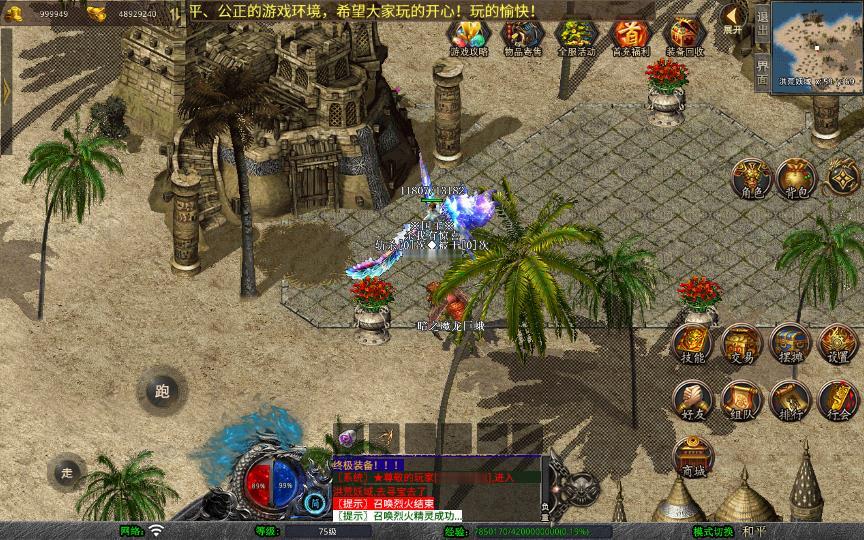The width and height of the screenshot is (864, 540).
Task: Open the 设置 settings menu
Action: point(838,343)
